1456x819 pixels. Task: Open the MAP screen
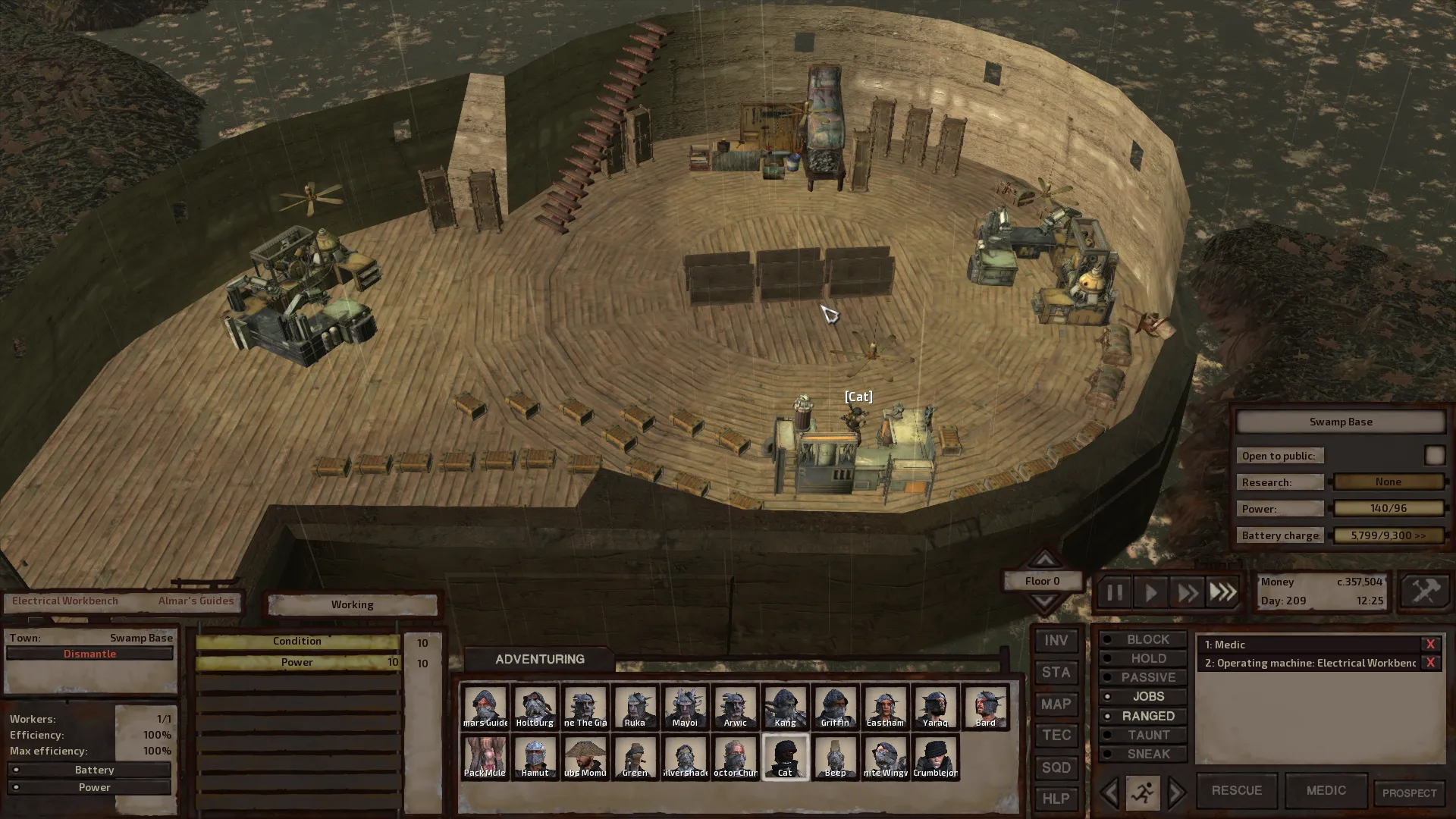tap(1056, 704)
